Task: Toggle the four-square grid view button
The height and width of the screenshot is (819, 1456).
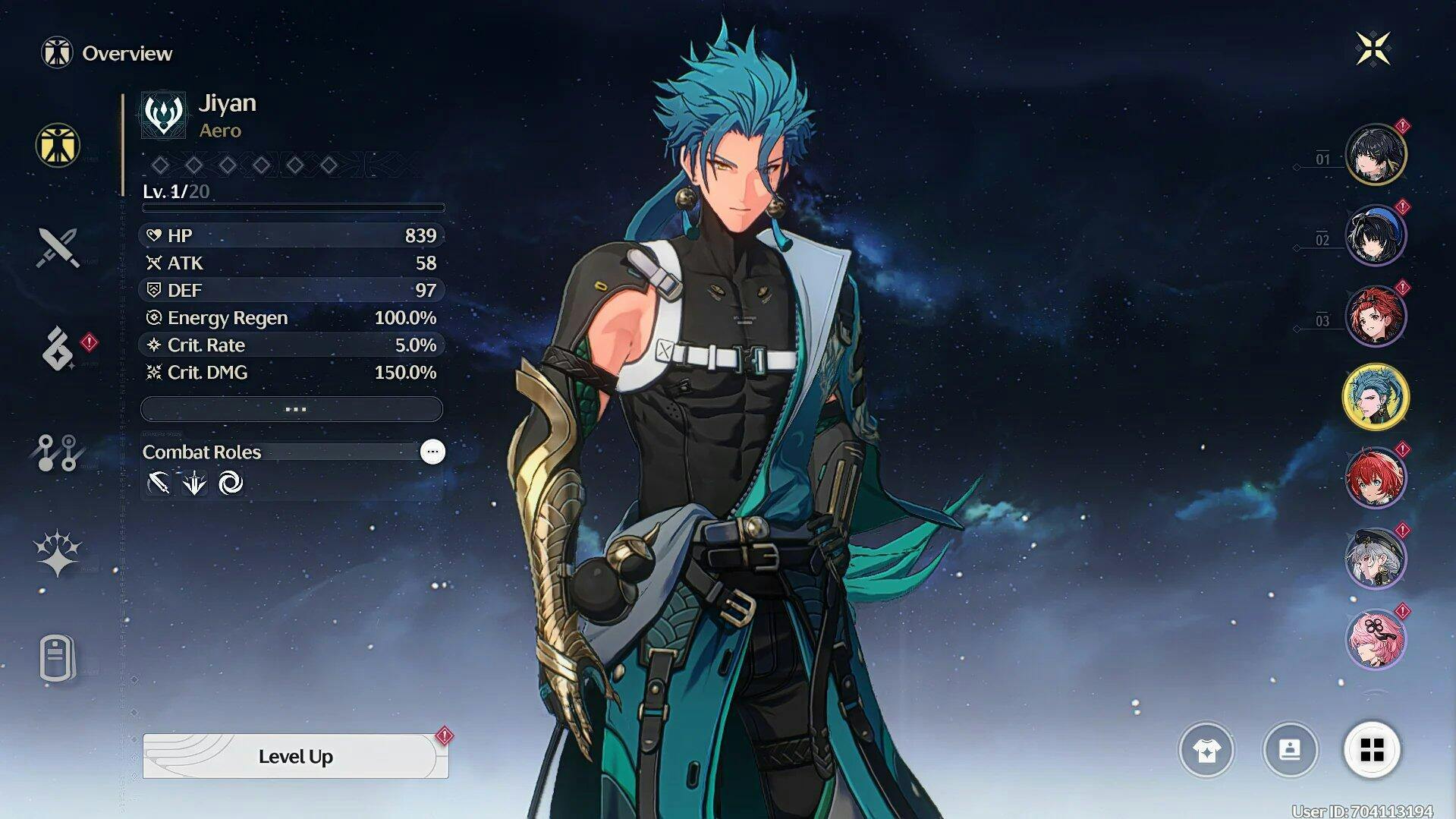Action: (x=1372, y=750)
